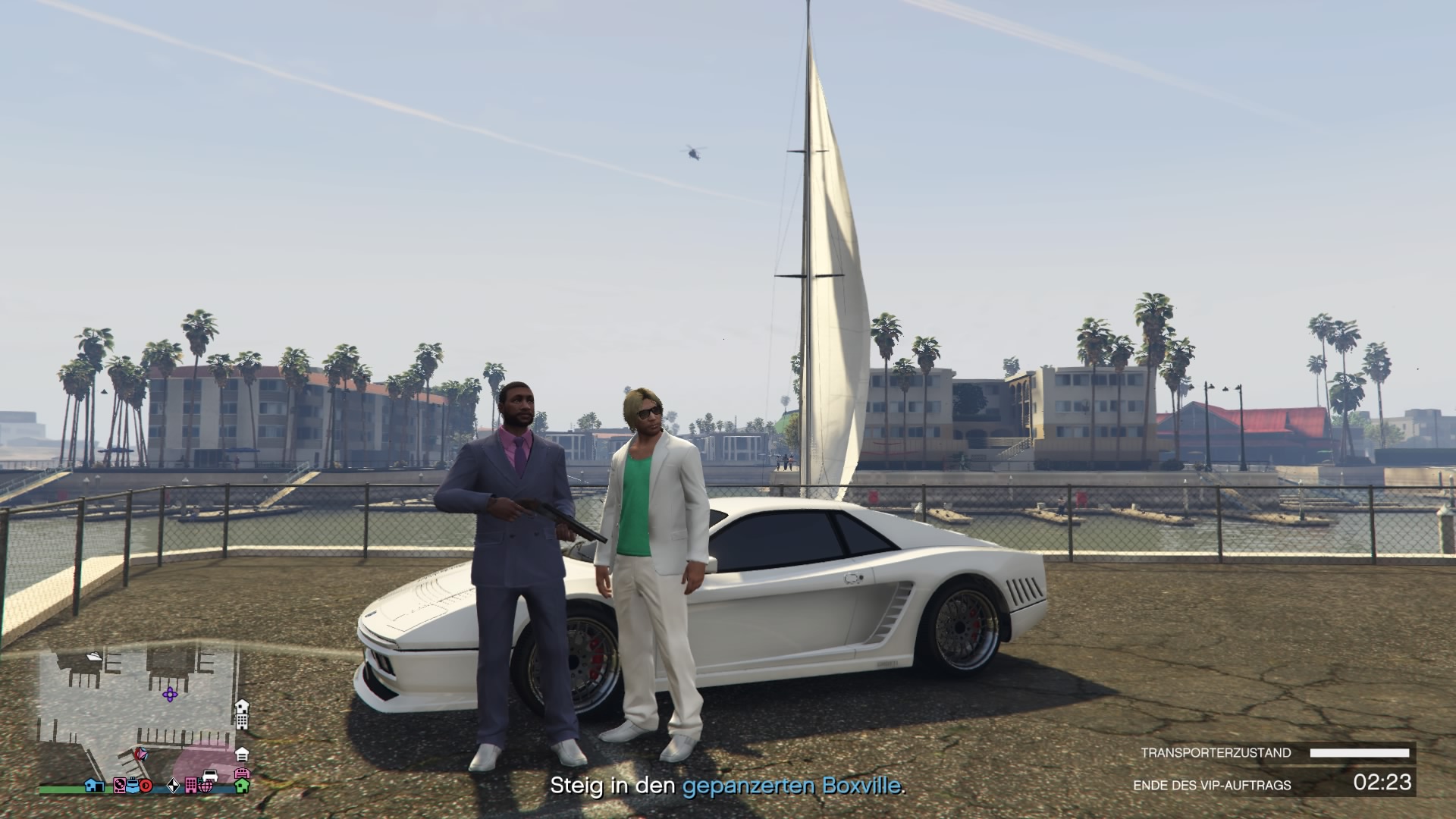
Task: Click the blue house-with-garage blip
Action: tap(95, 785)
